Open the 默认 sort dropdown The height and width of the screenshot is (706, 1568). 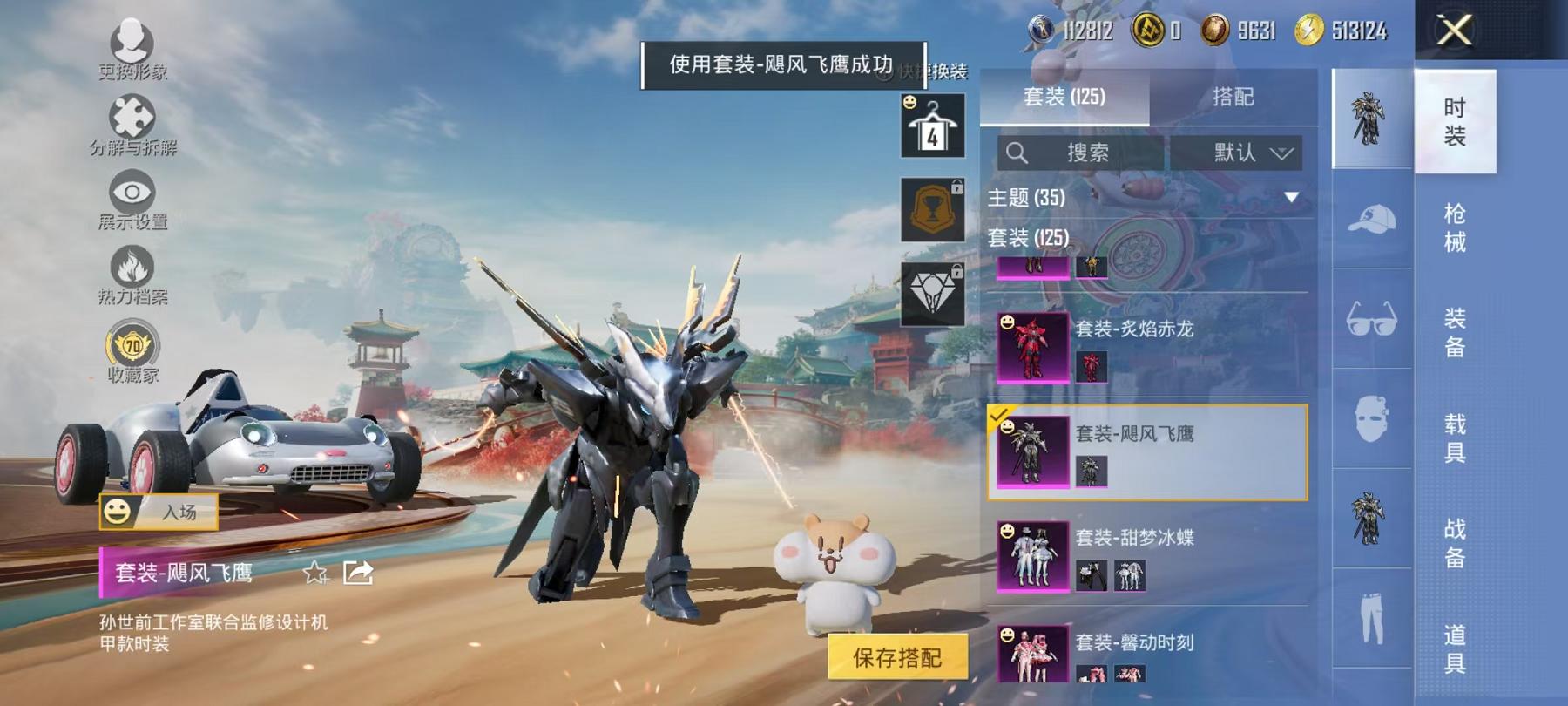coord(1244,153)
